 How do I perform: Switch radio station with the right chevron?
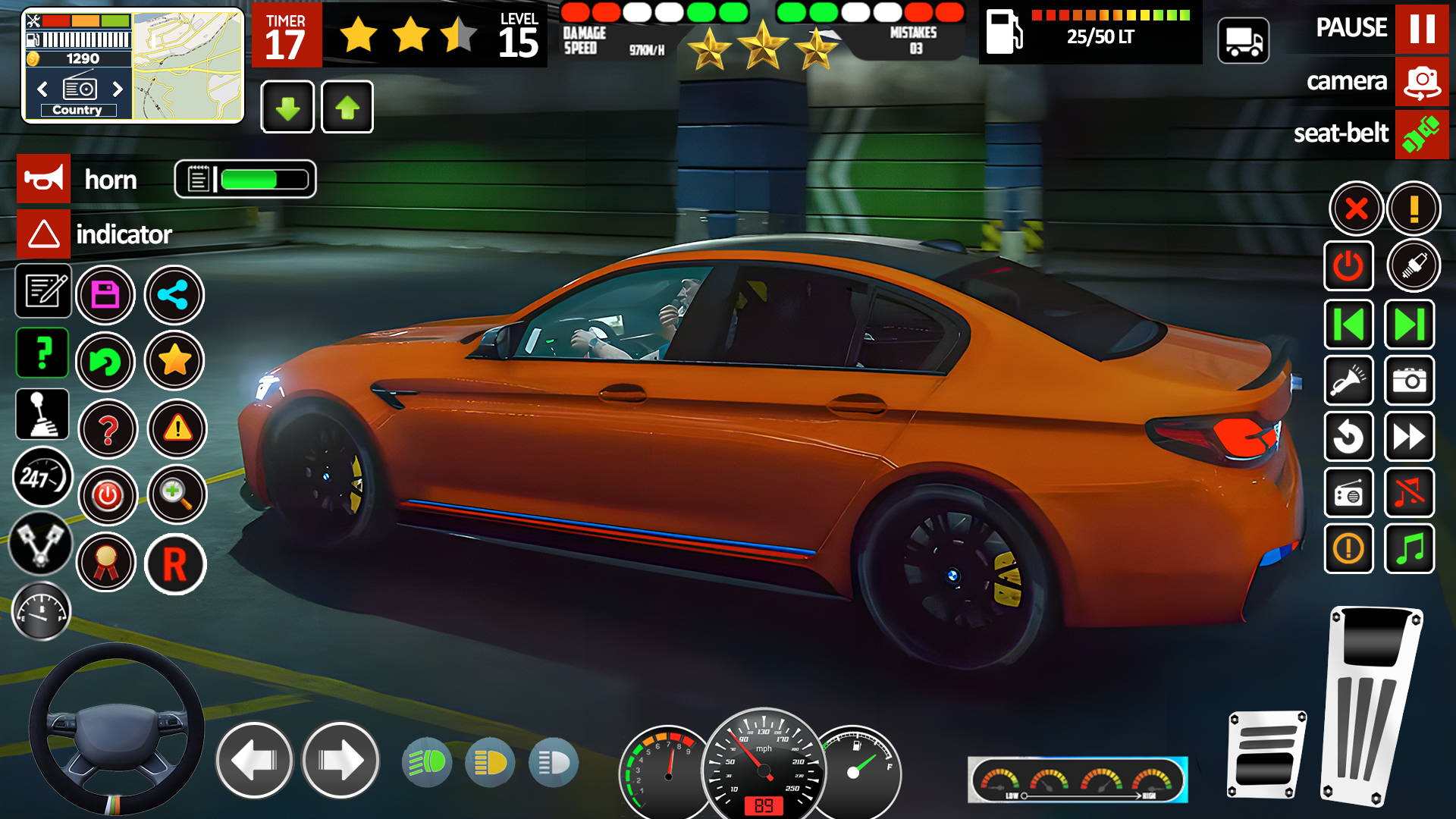[118, 89]
